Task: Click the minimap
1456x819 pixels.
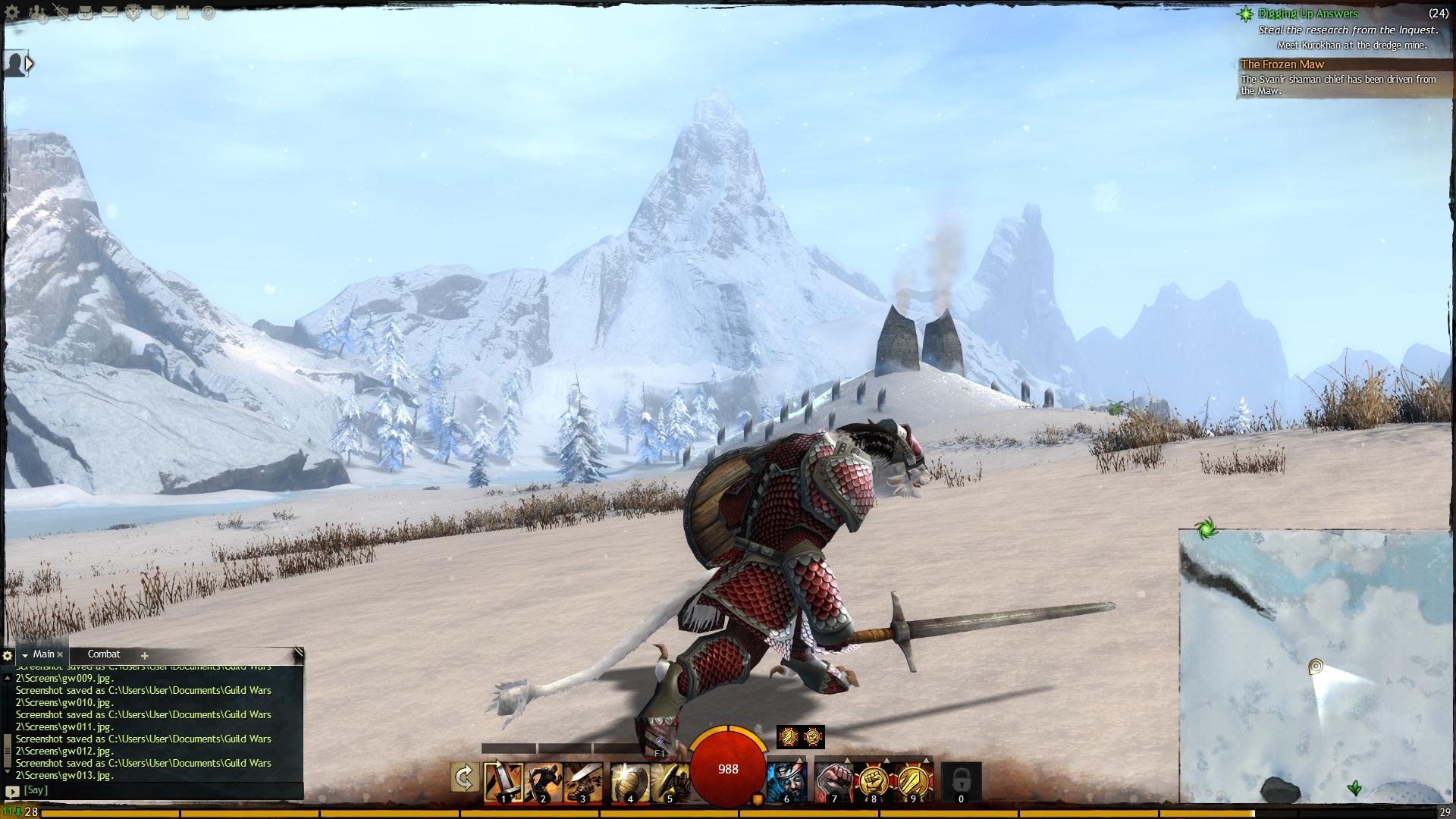Action: pyautogui.click(x=1316, y=667)
